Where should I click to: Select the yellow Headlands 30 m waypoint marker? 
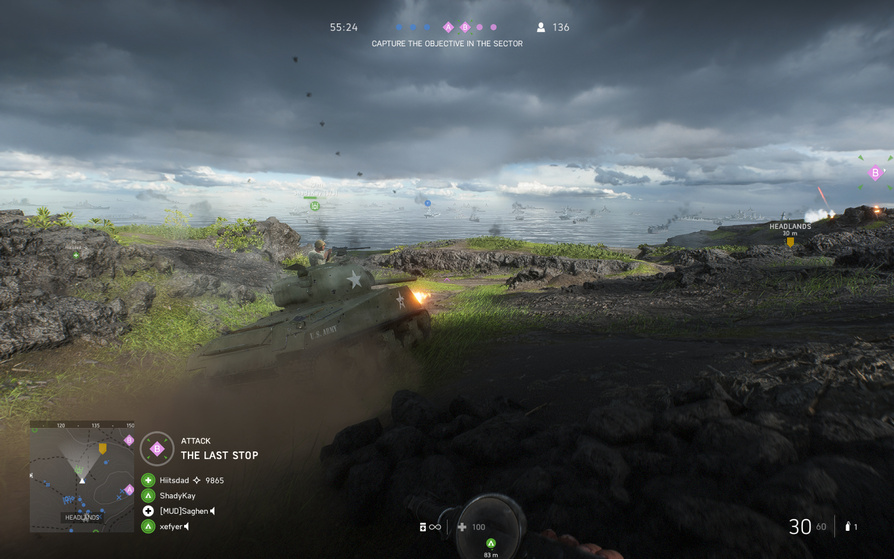click(790, 241)
